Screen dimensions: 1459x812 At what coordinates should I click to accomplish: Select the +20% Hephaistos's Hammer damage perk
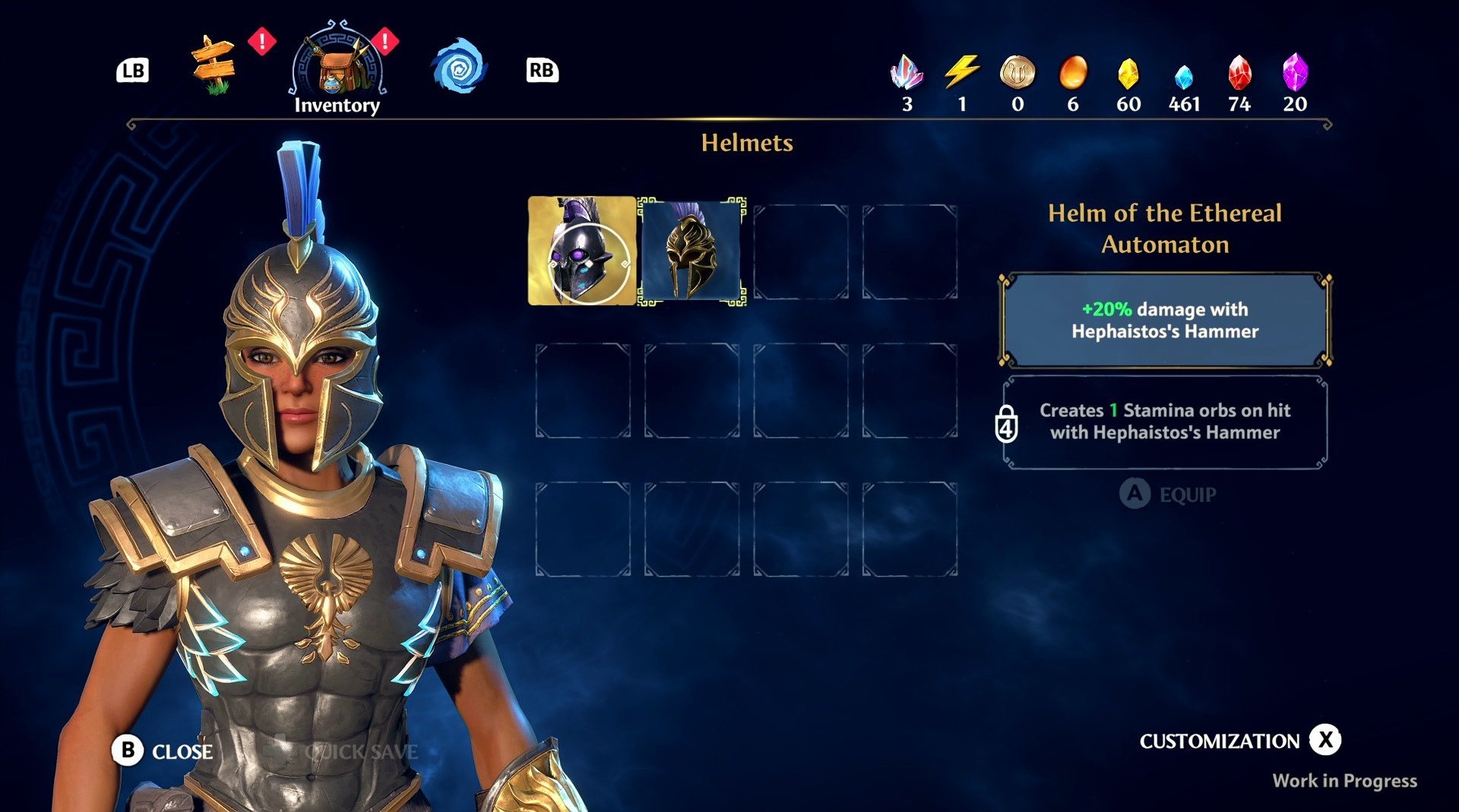tap(1164, 320)
